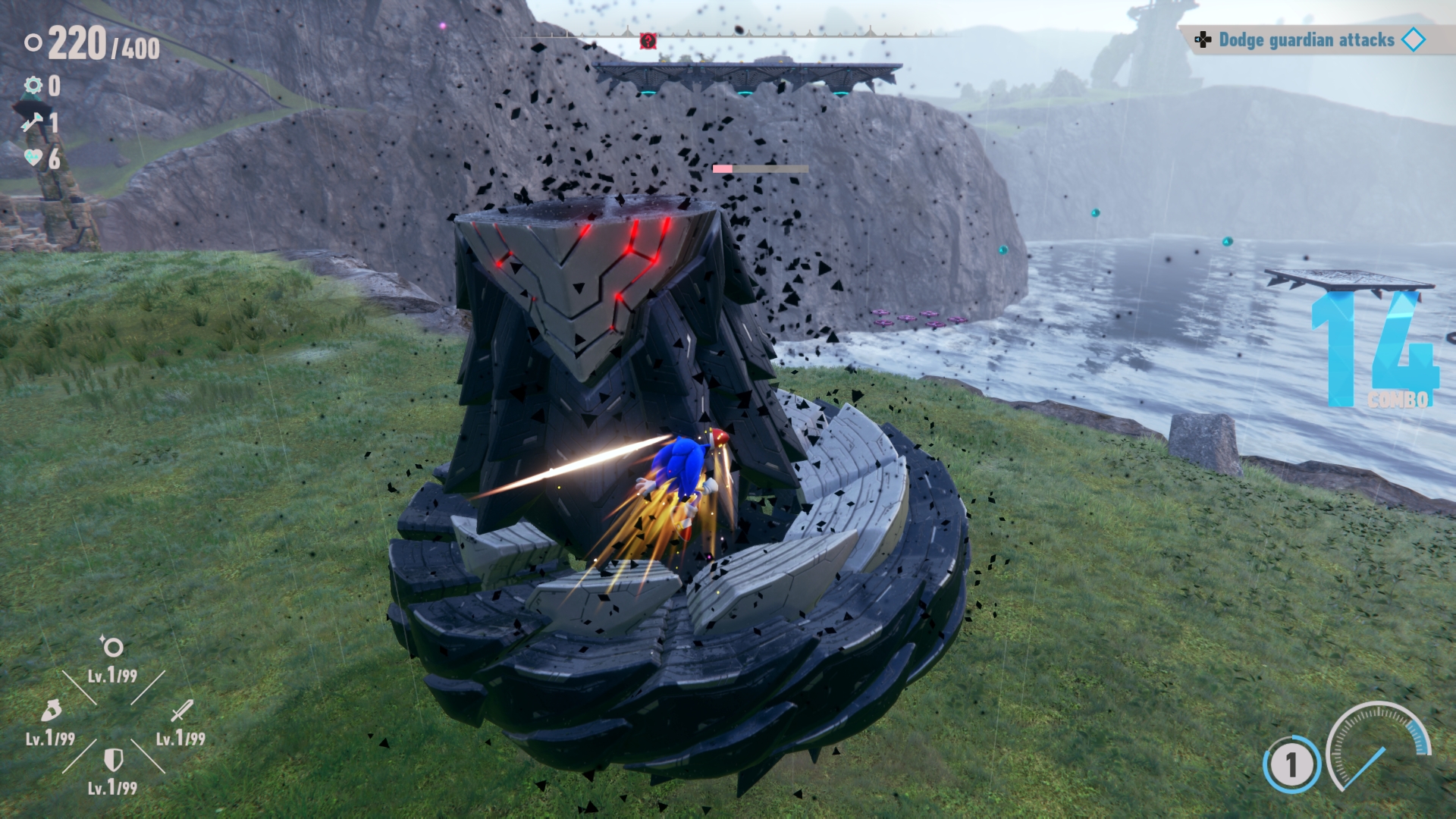The image size is (1456, 819).
Task: Click the skill points circle showing 1
Action: tap(1291, 764)
